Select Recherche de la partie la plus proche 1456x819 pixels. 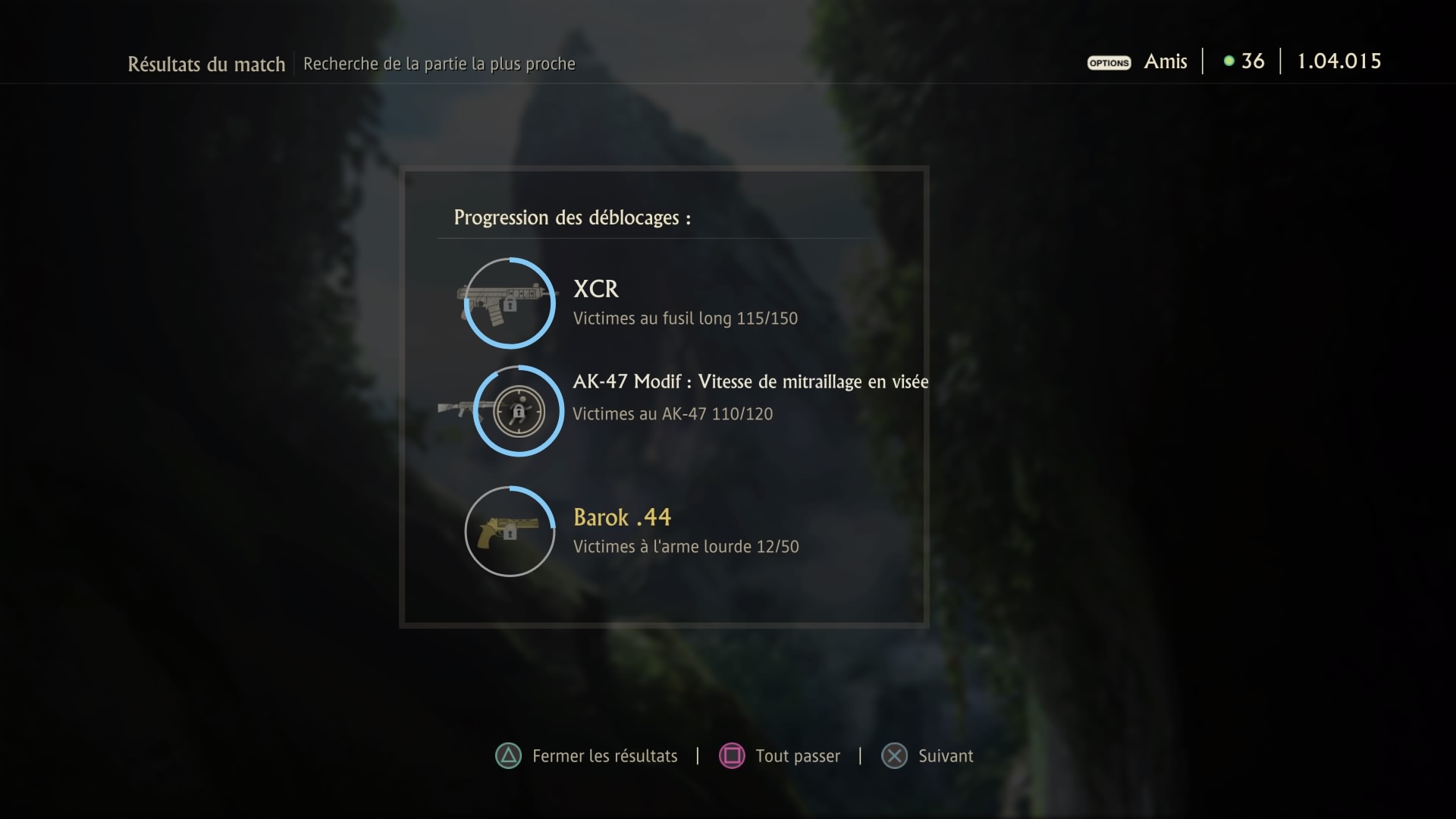point(439,64)
